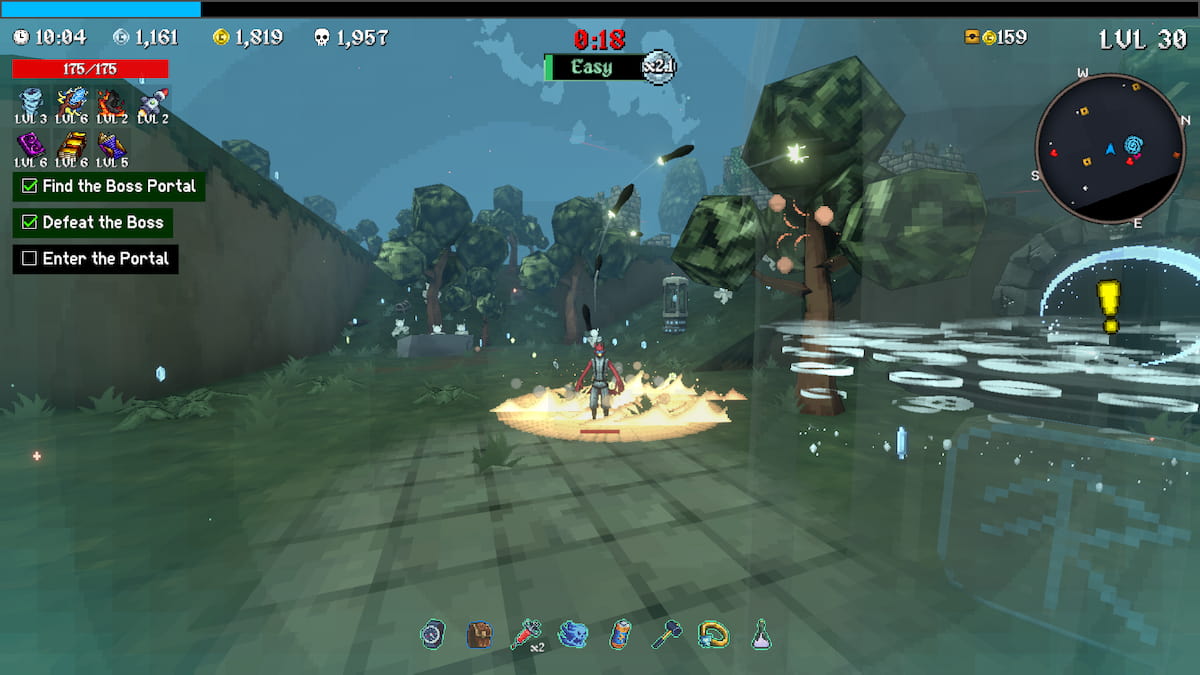Click the Enter the Portal objective
Image resolution: width=1200 pixels, height=675 pixels.
(x=96, y=259)
